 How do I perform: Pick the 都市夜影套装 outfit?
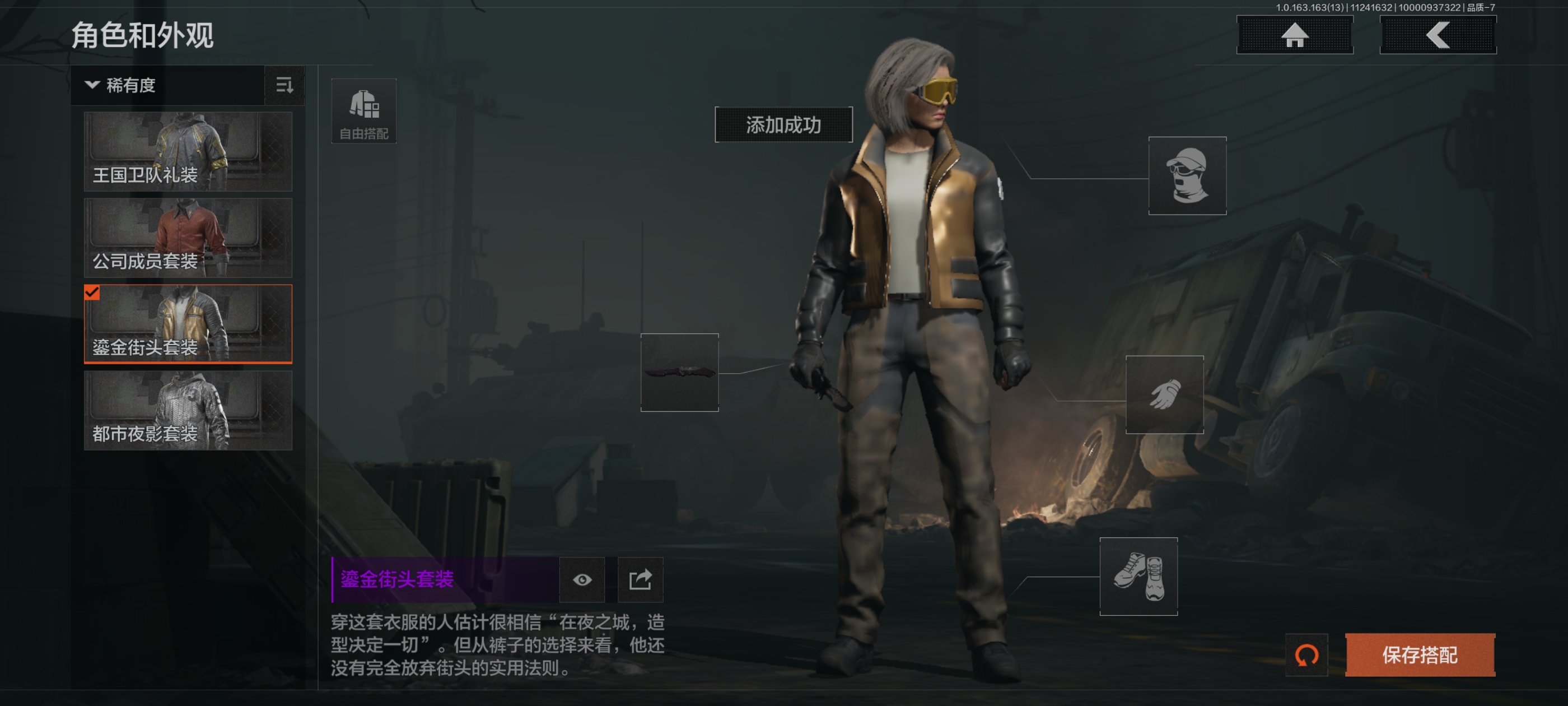188,411
